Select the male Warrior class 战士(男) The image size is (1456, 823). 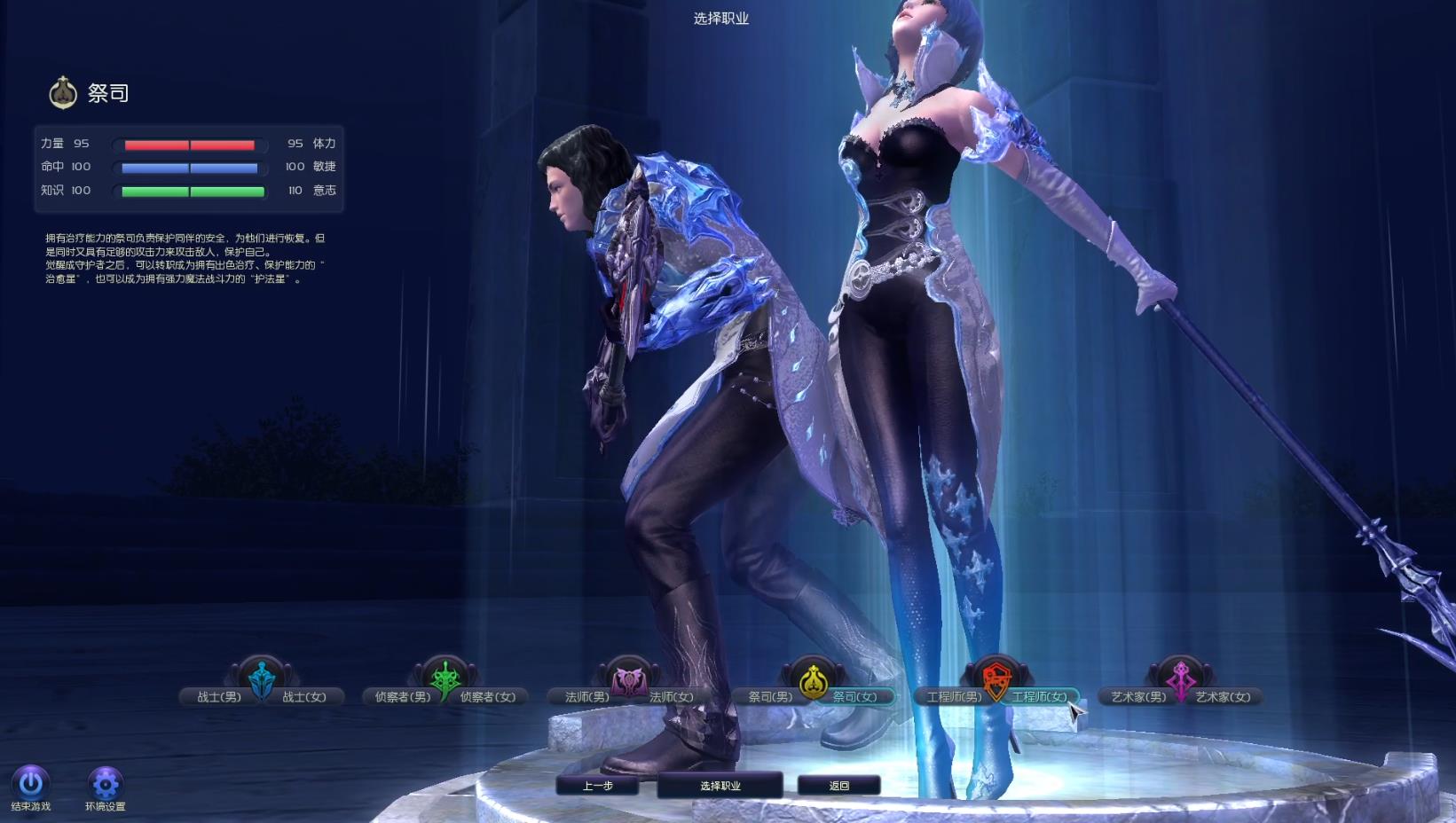[x=218, y=697]
